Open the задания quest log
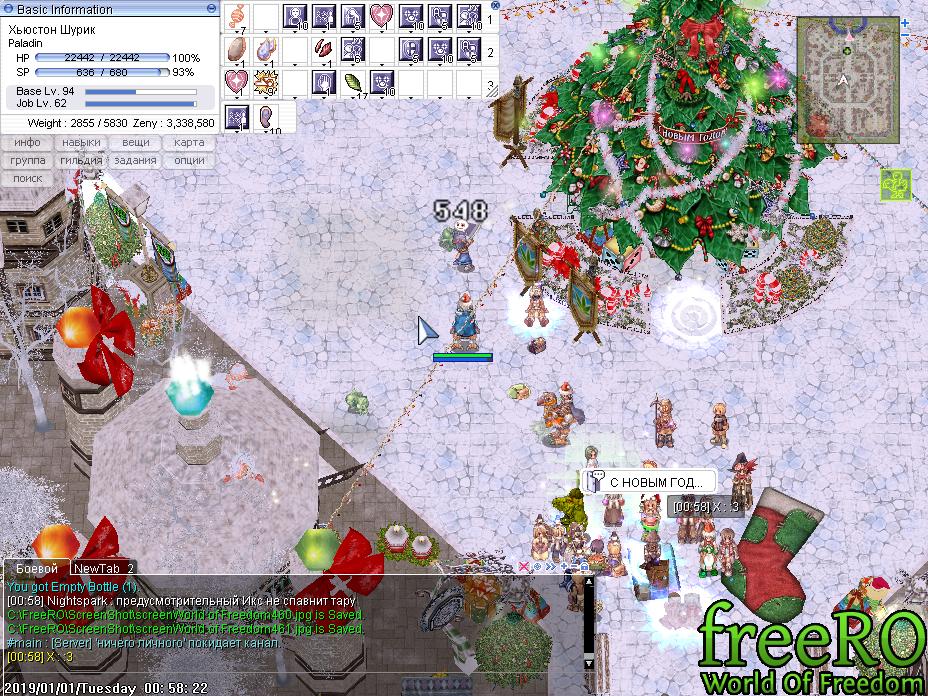 pos(135,160)
